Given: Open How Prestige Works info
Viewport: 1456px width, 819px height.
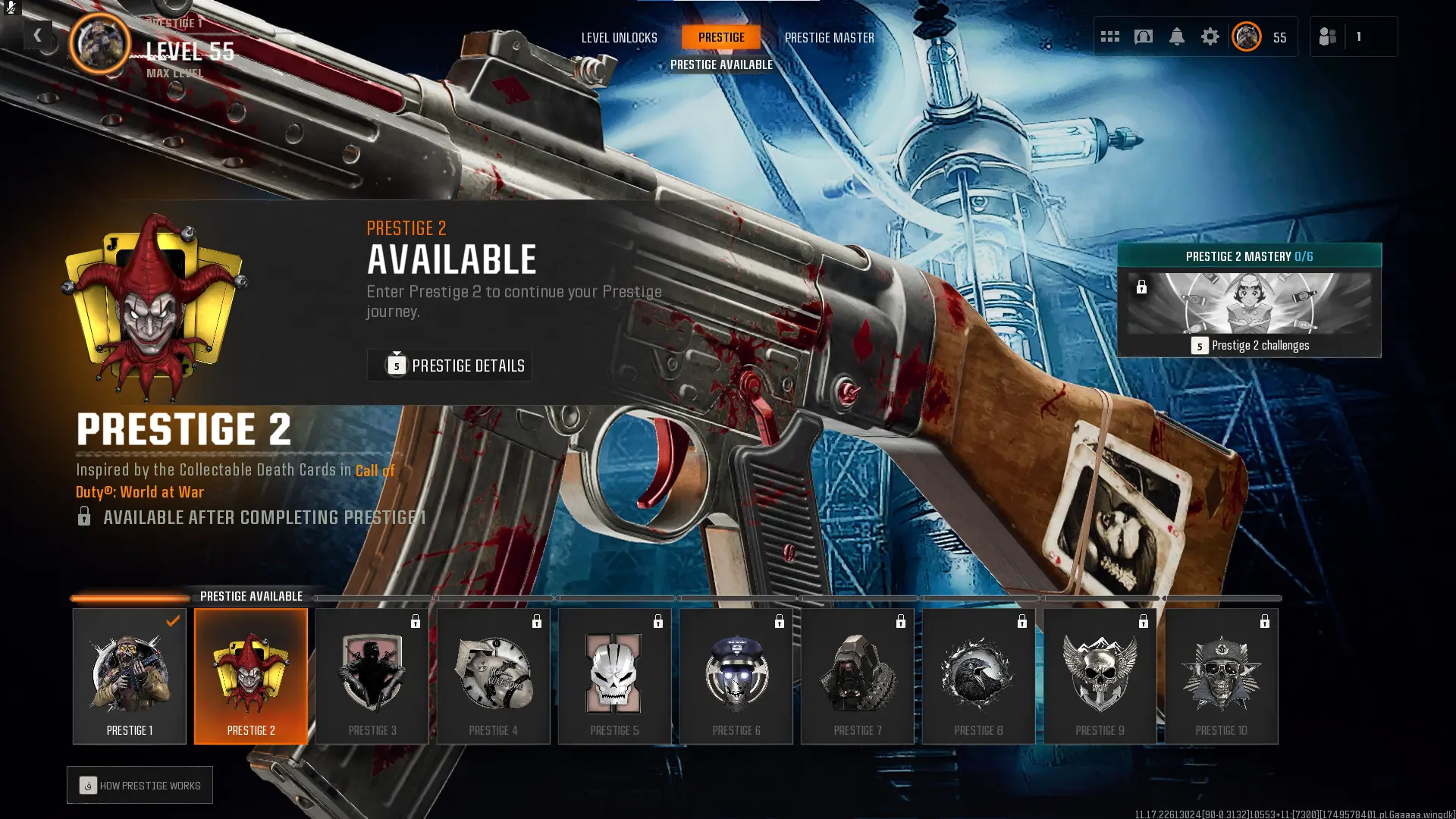Looking at the screenshot, I should [140, 786].
